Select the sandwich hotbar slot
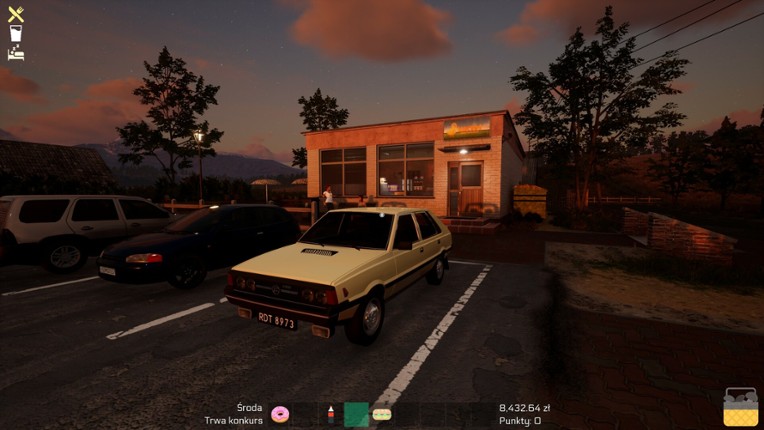 (381, 414)
